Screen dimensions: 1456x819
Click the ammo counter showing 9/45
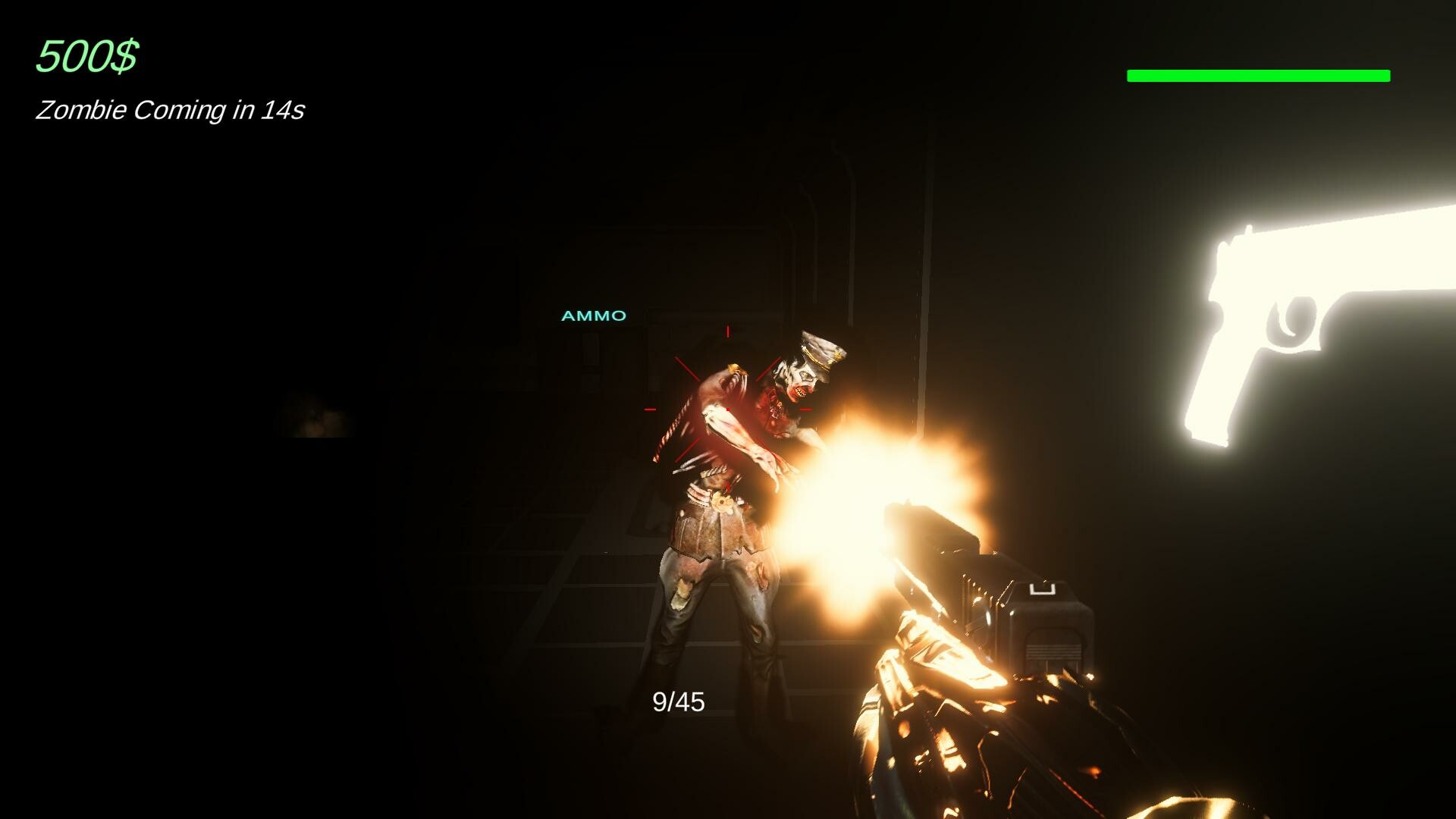679,701
